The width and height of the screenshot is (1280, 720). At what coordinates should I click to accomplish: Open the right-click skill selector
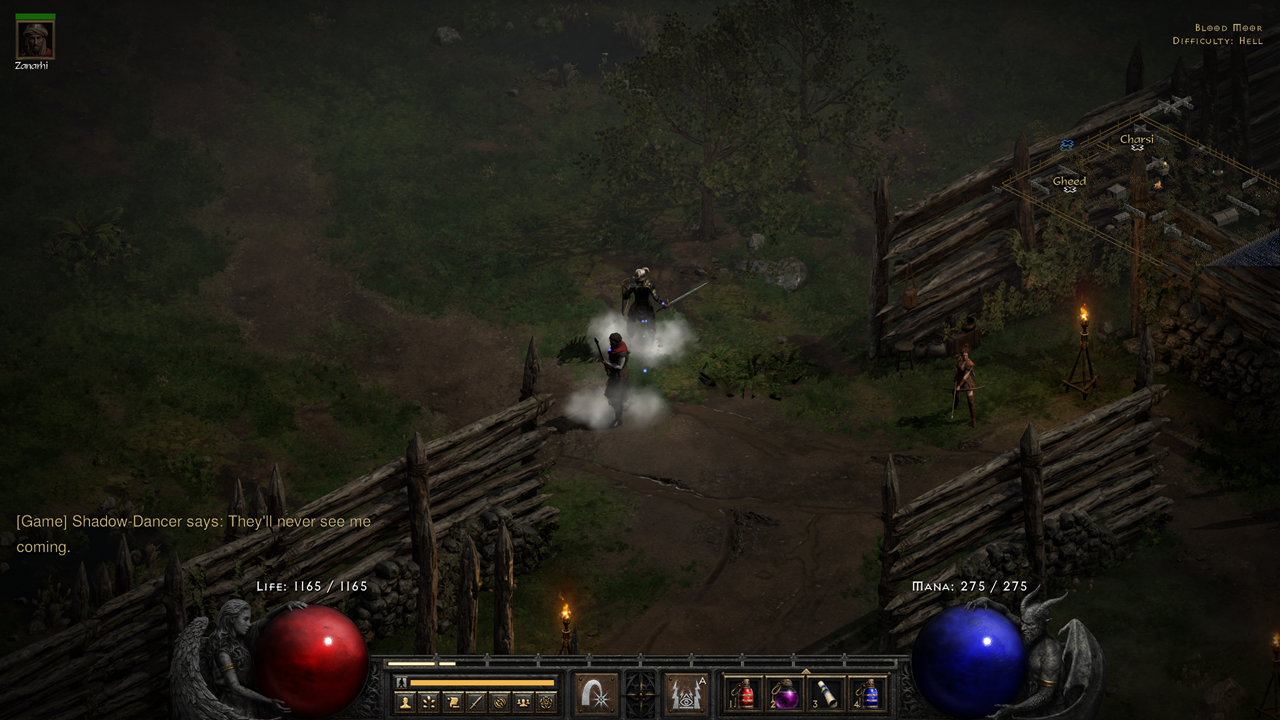(x=687, y=694)
